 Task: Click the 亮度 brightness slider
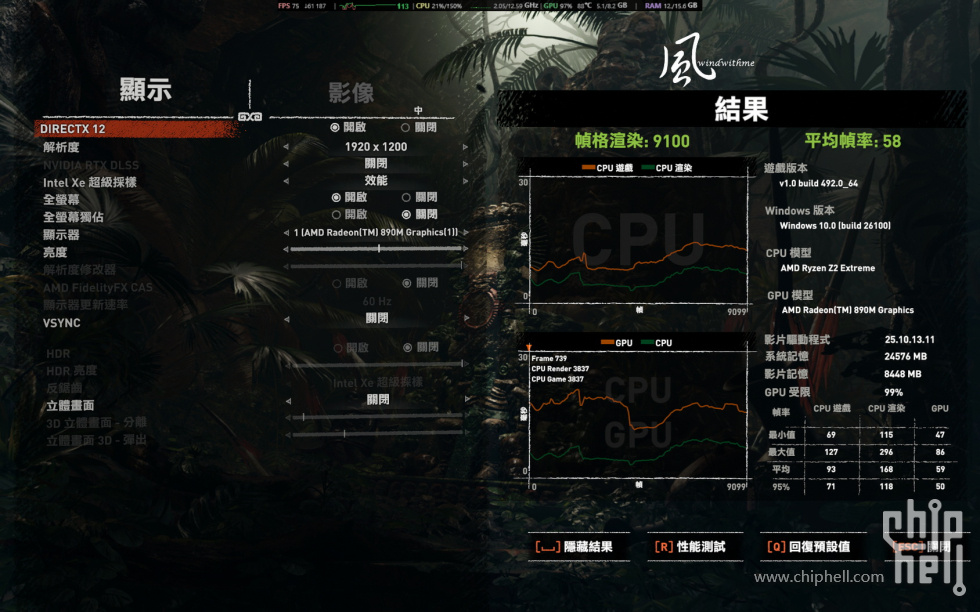coord(376,250)
